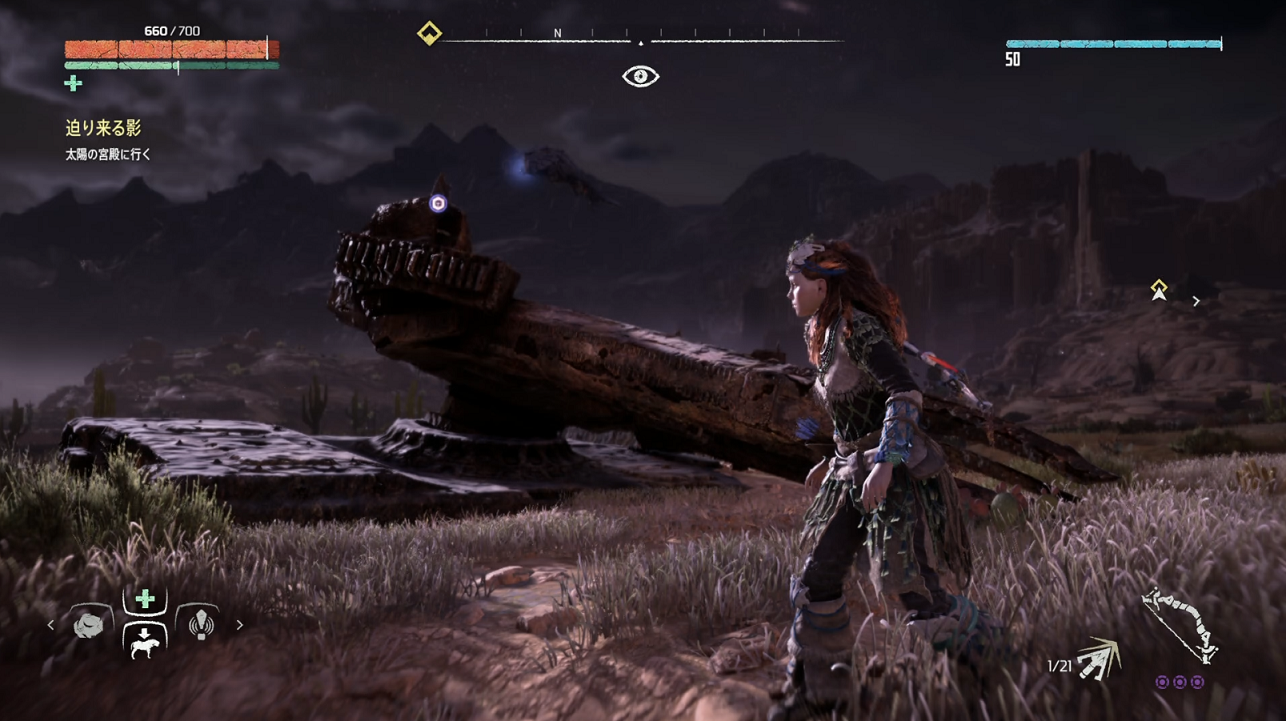The width and height of the screenshot is (1286, 721).
Task: Select the lure call tool slot
Action: pyautogui.click(x=197, y=625)
